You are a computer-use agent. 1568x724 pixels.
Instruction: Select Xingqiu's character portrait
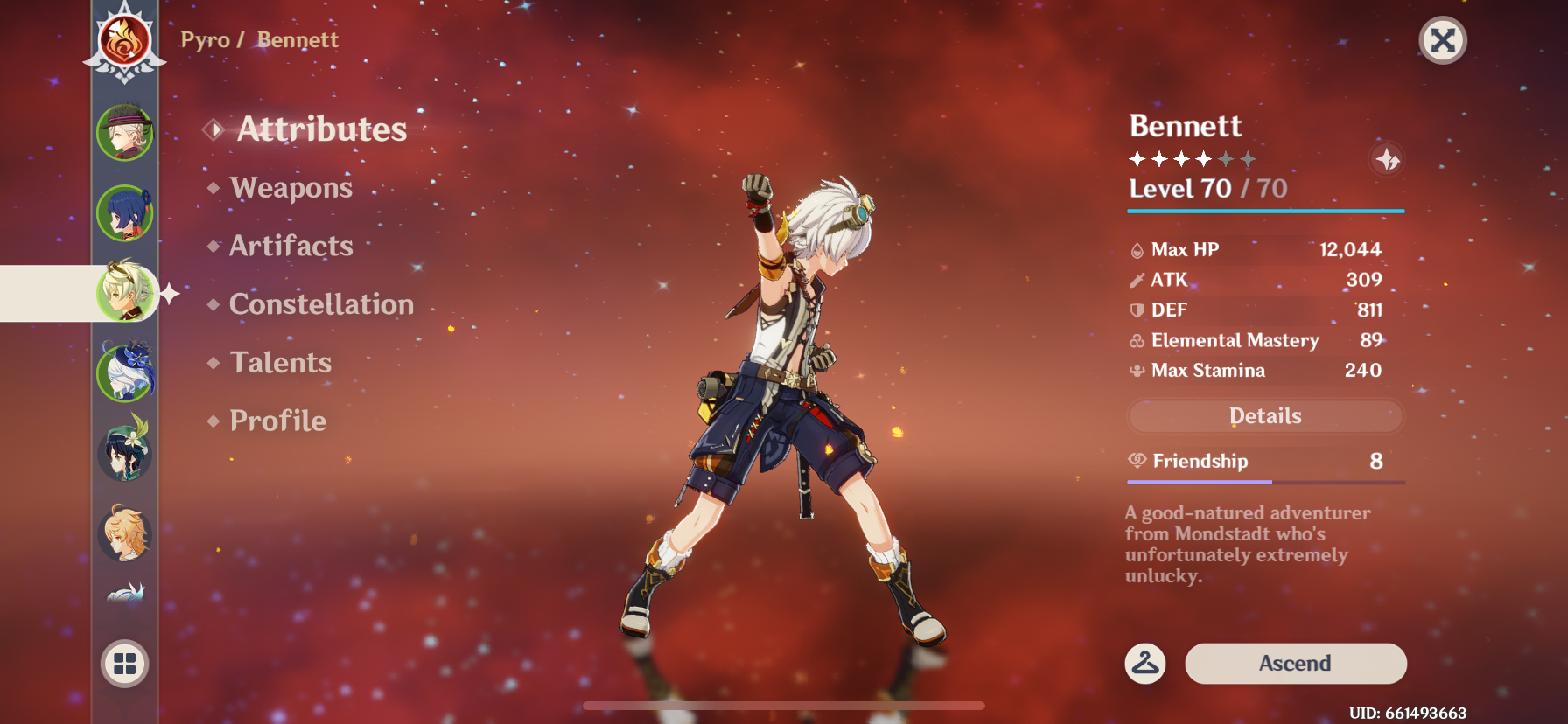[124, 212]
